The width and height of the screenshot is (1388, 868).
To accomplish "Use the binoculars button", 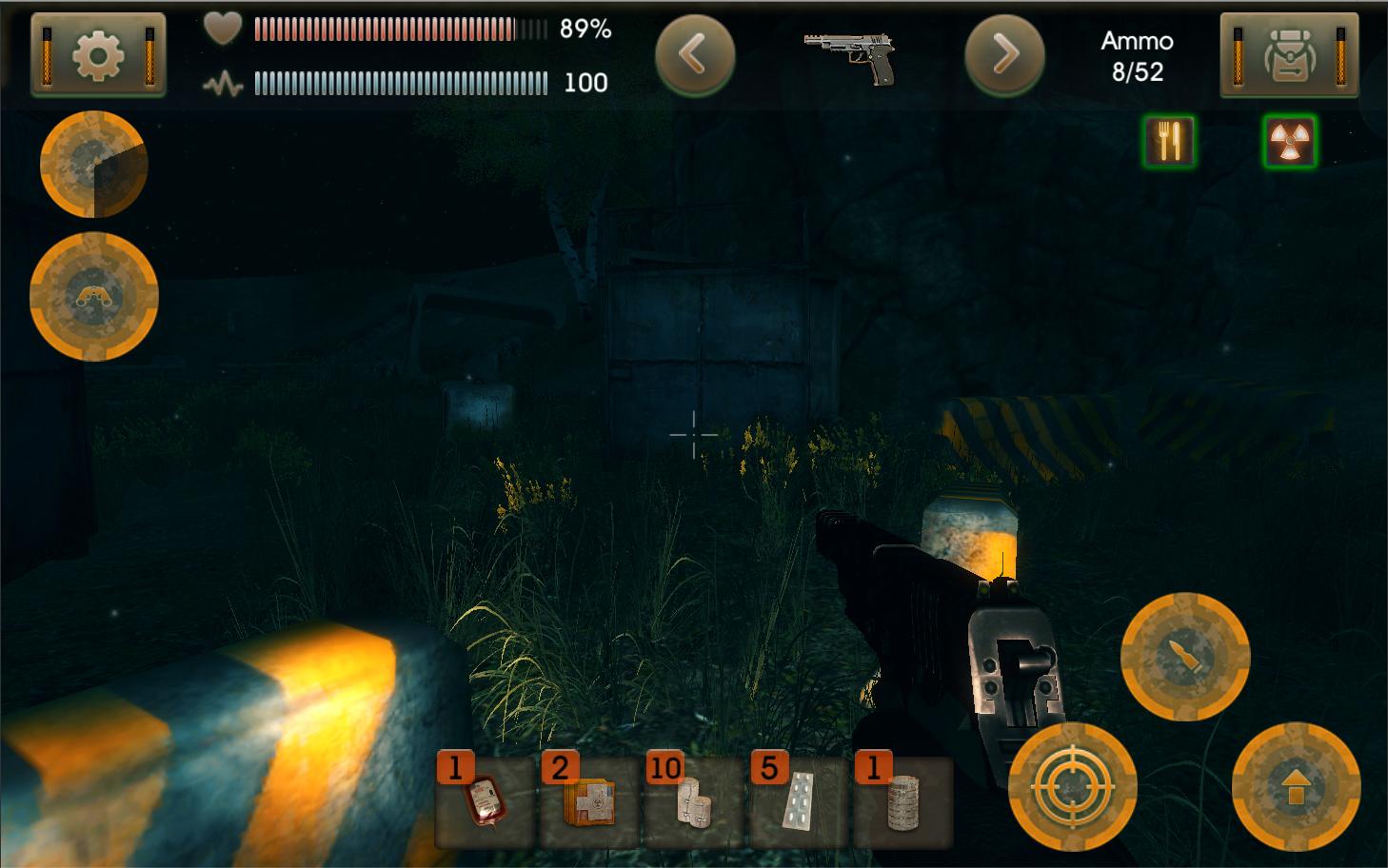I will (94, 297).
